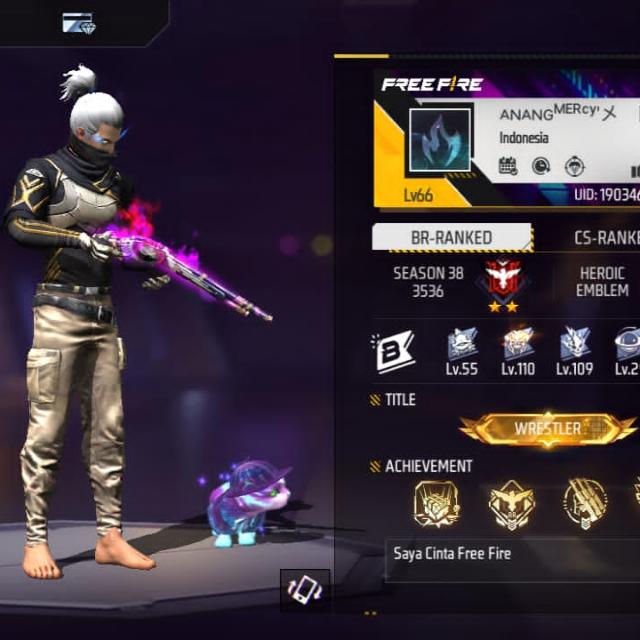
Task: Switch to the BR-RANKED tab
Action: pyautogui.click(x=452, y=238)
